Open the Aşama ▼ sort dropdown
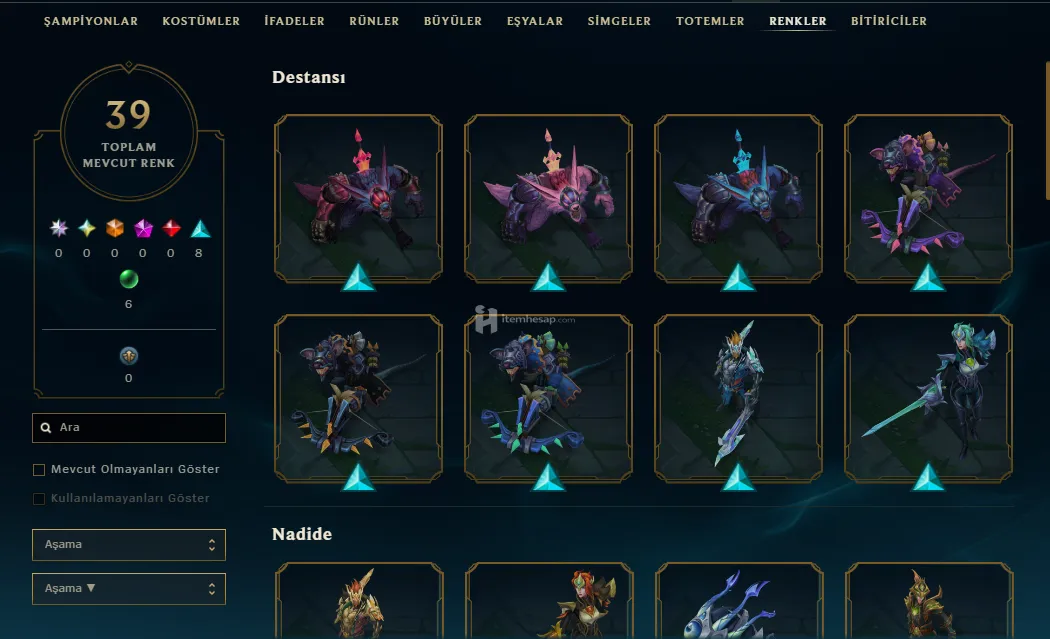This screenshot has height=639, width=1050. (x=129, y=589)
